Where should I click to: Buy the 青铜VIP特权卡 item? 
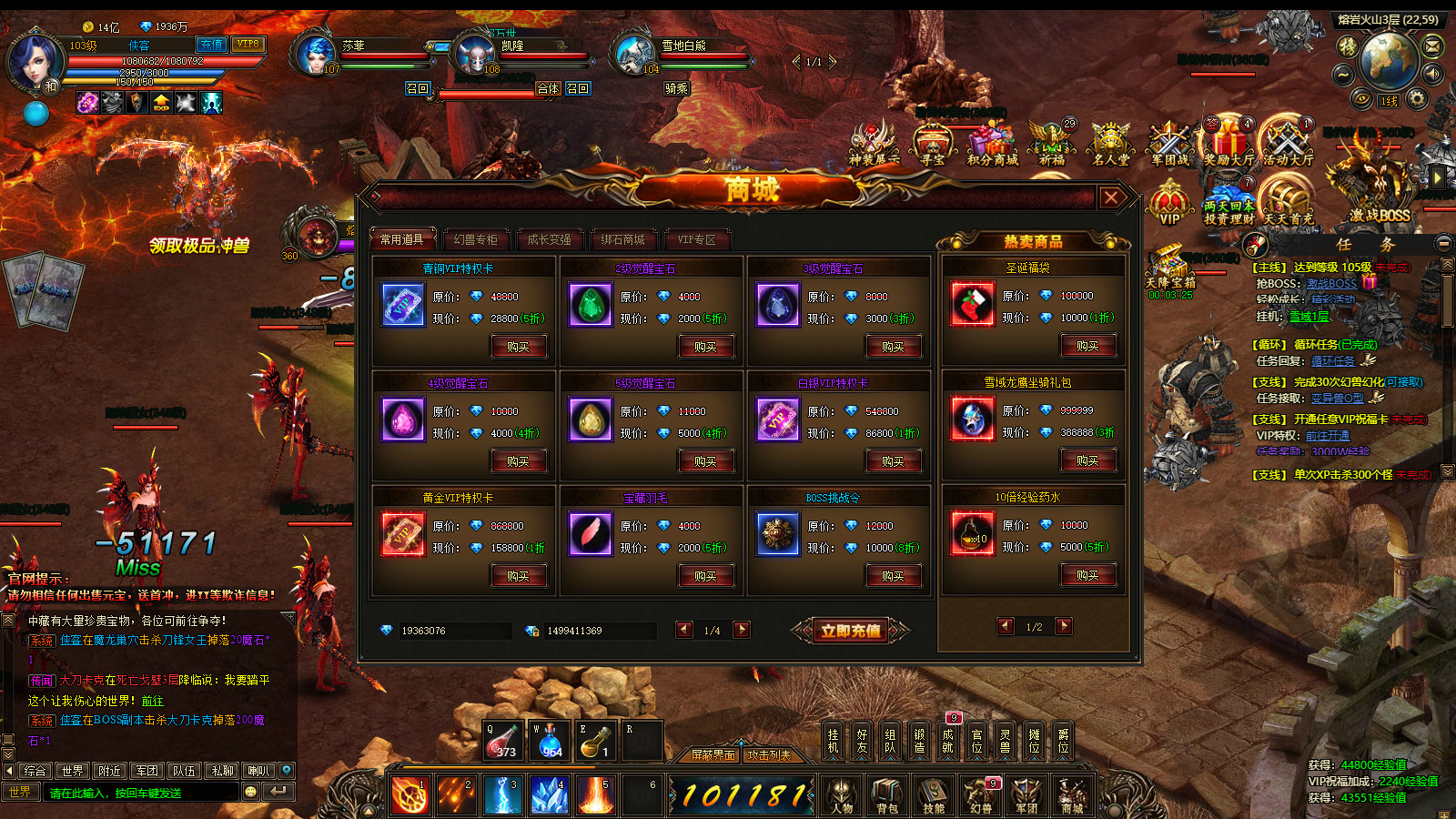[x=518, y=347]
